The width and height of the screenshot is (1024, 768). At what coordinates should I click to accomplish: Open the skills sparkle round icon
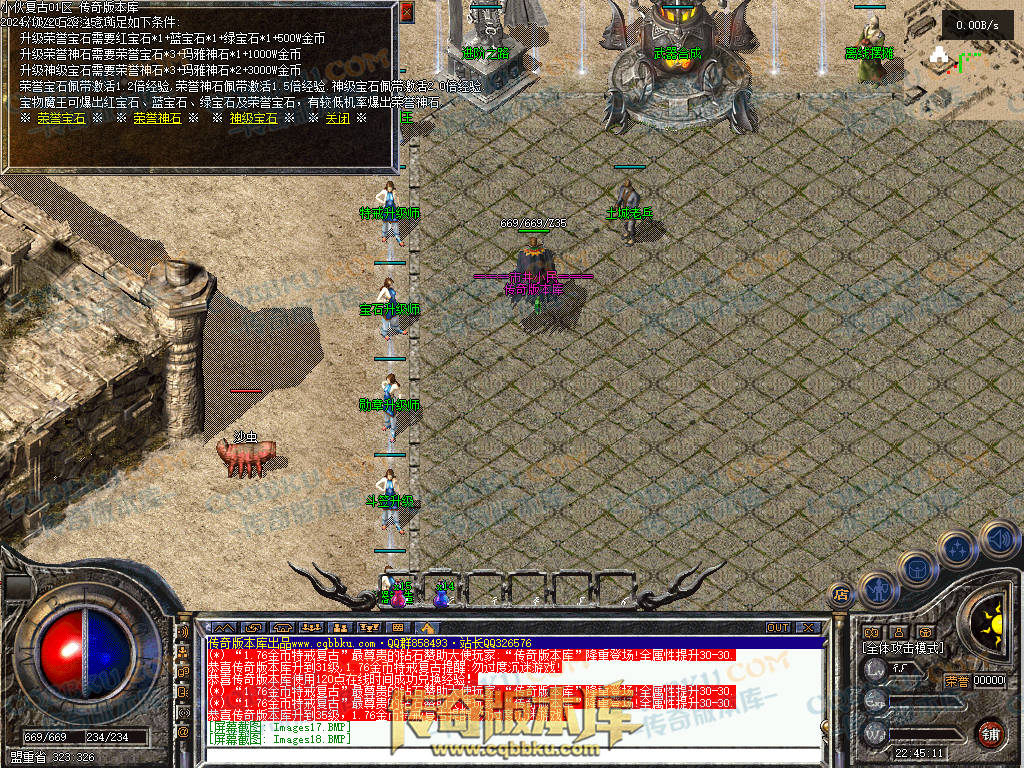point(957,549)
